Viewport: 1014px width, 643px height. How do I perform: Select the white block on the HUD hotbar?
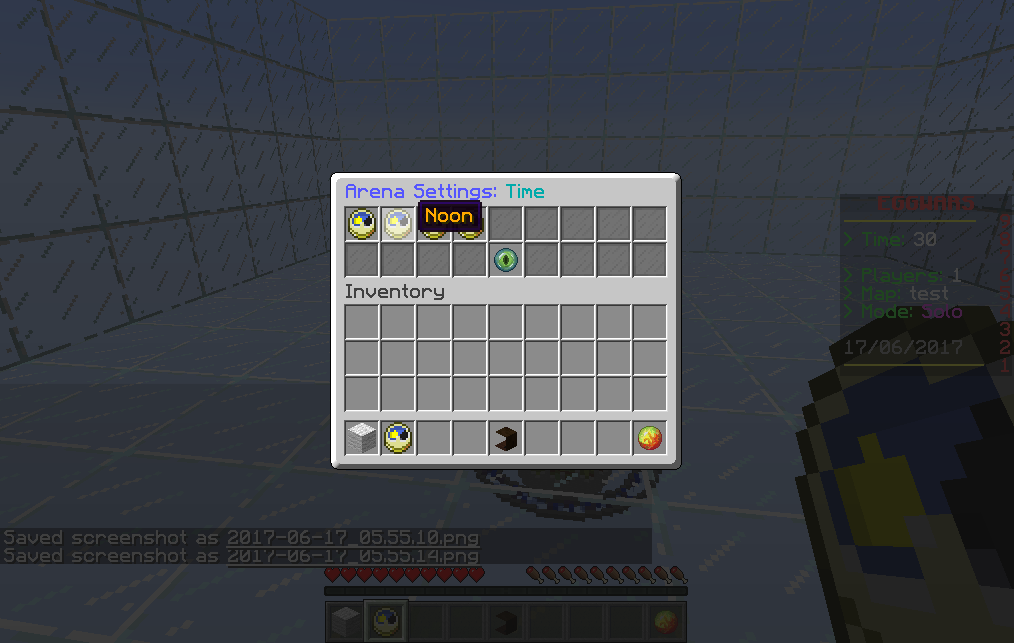pyautogui.click(x=346, y=621)
